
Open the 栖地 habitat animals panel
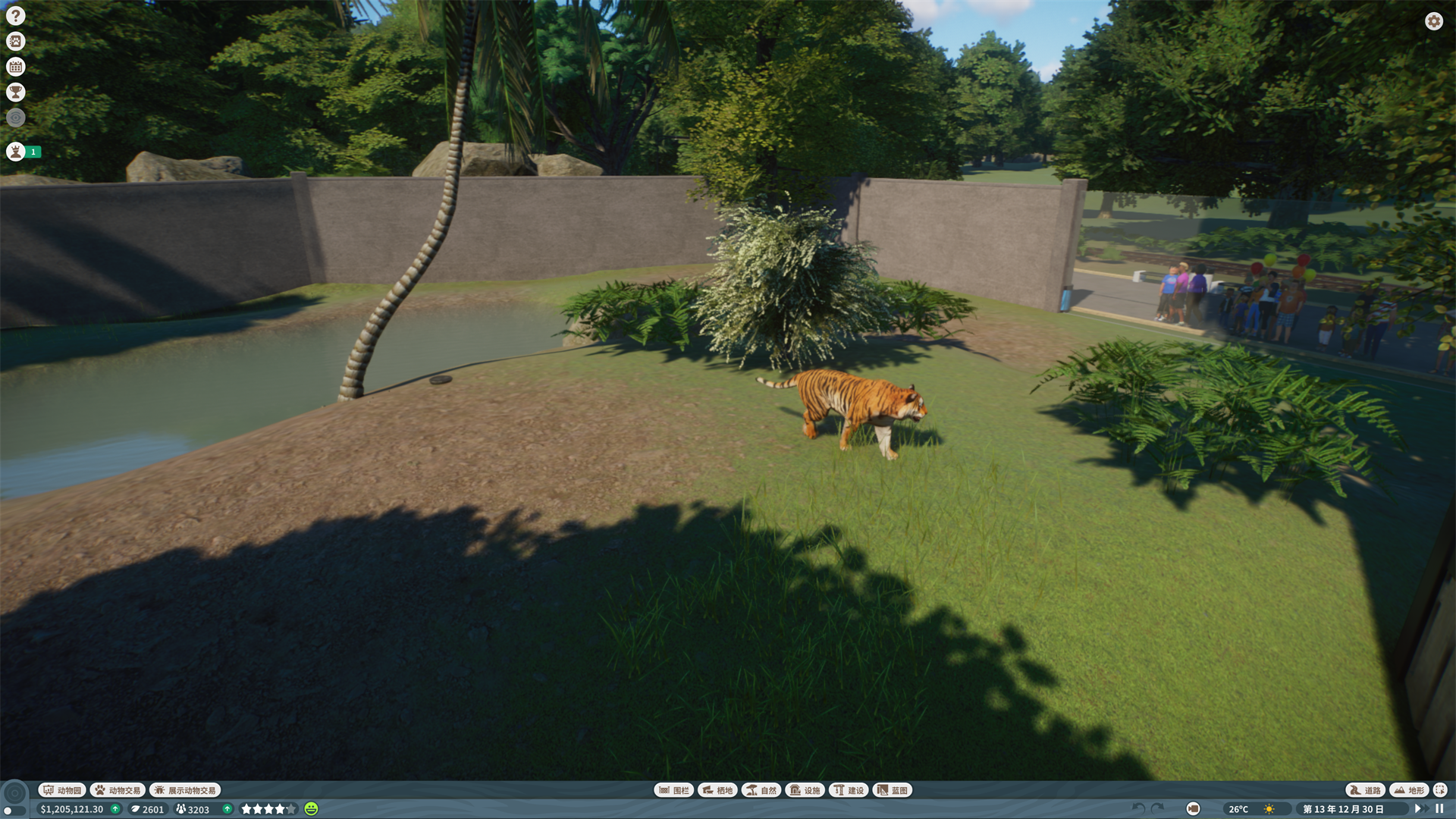click(x=717, y=789)
